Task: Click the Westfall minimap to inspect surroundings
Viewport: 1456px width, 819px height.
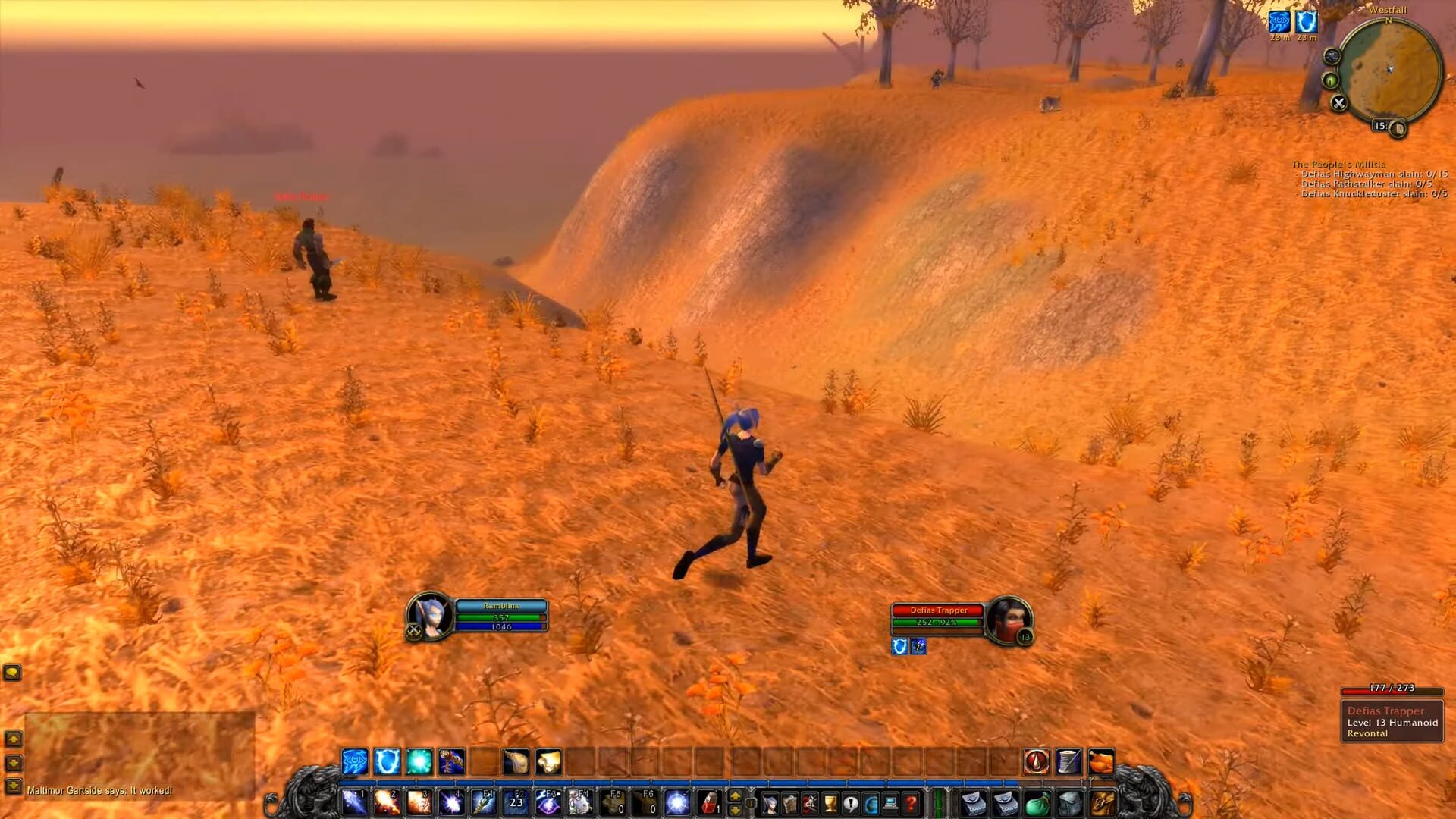Action: 1391,69
